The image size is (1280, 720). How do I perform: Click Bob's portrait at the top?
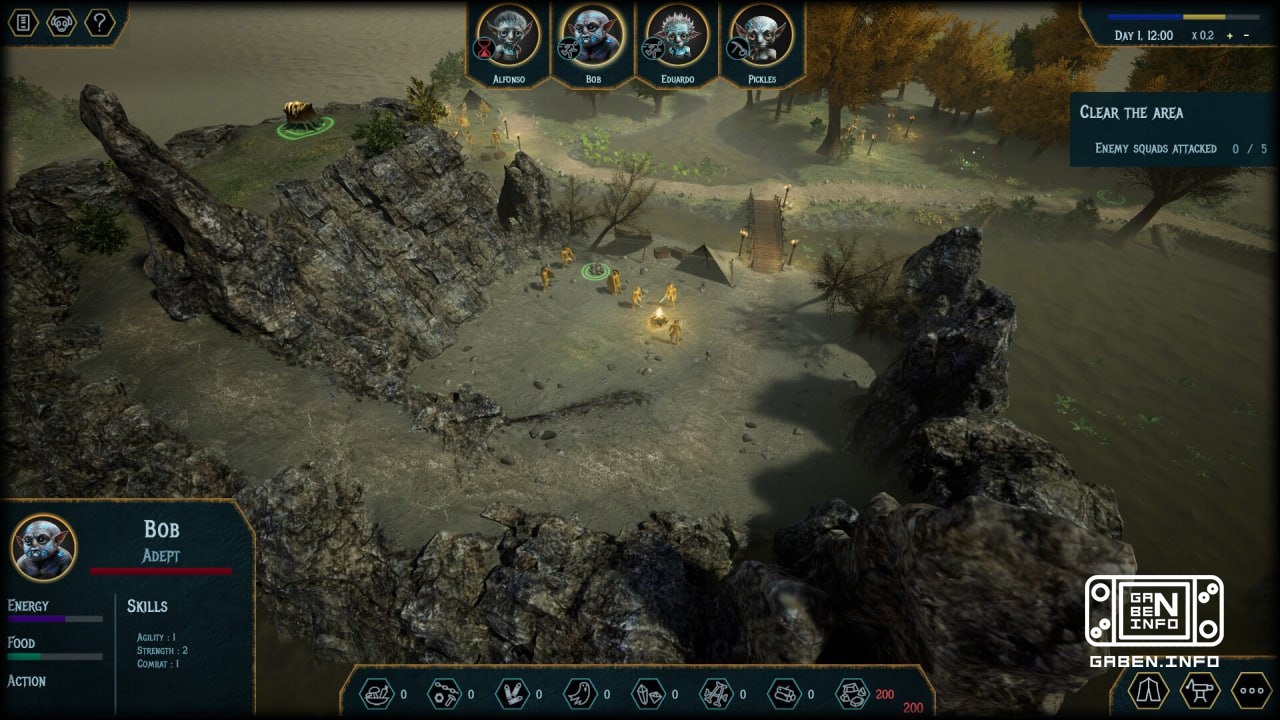tap(592, 38)
